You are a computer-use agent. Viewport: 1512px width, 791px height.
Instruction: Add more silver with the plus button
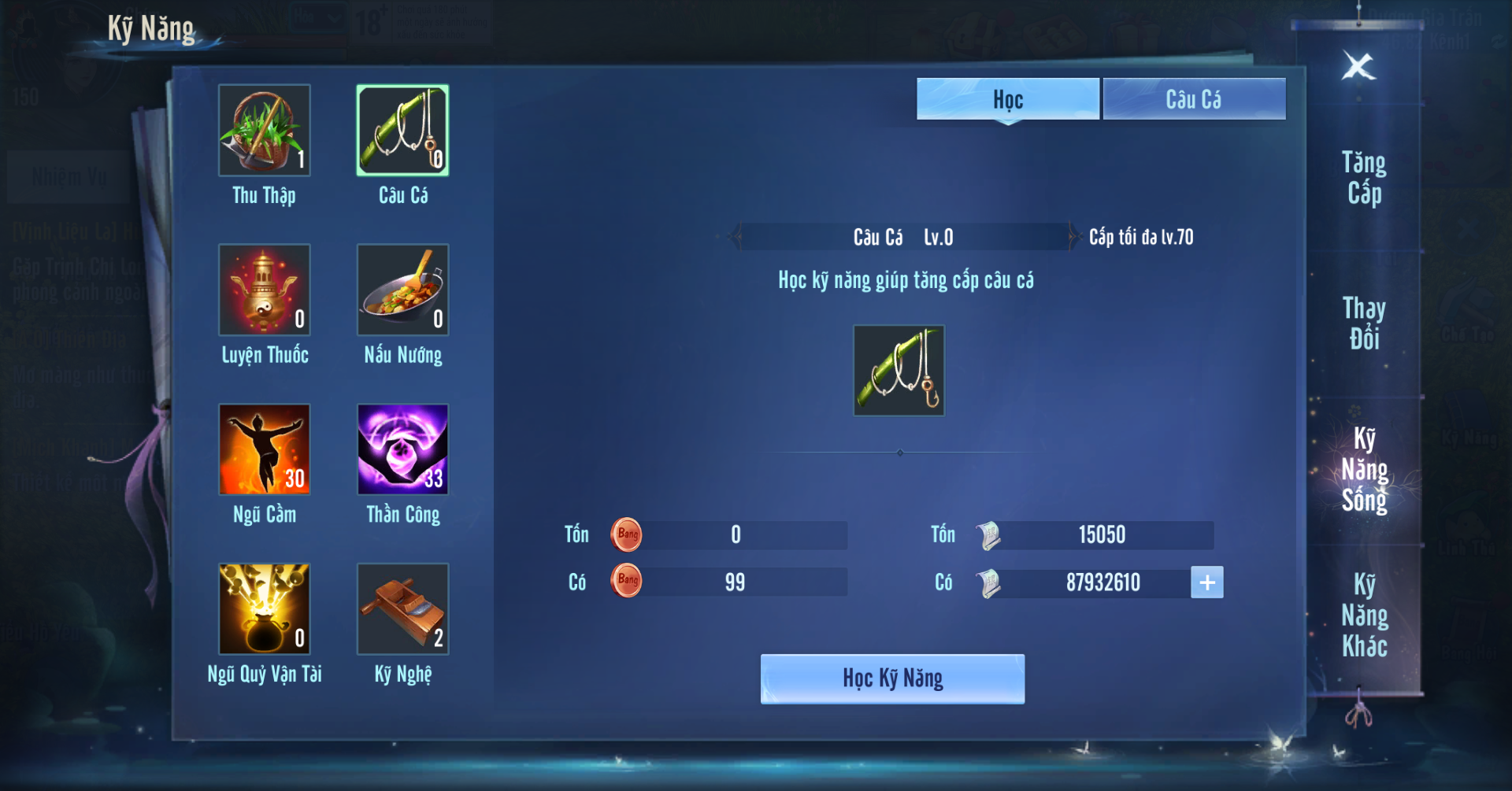[1206, 582]
